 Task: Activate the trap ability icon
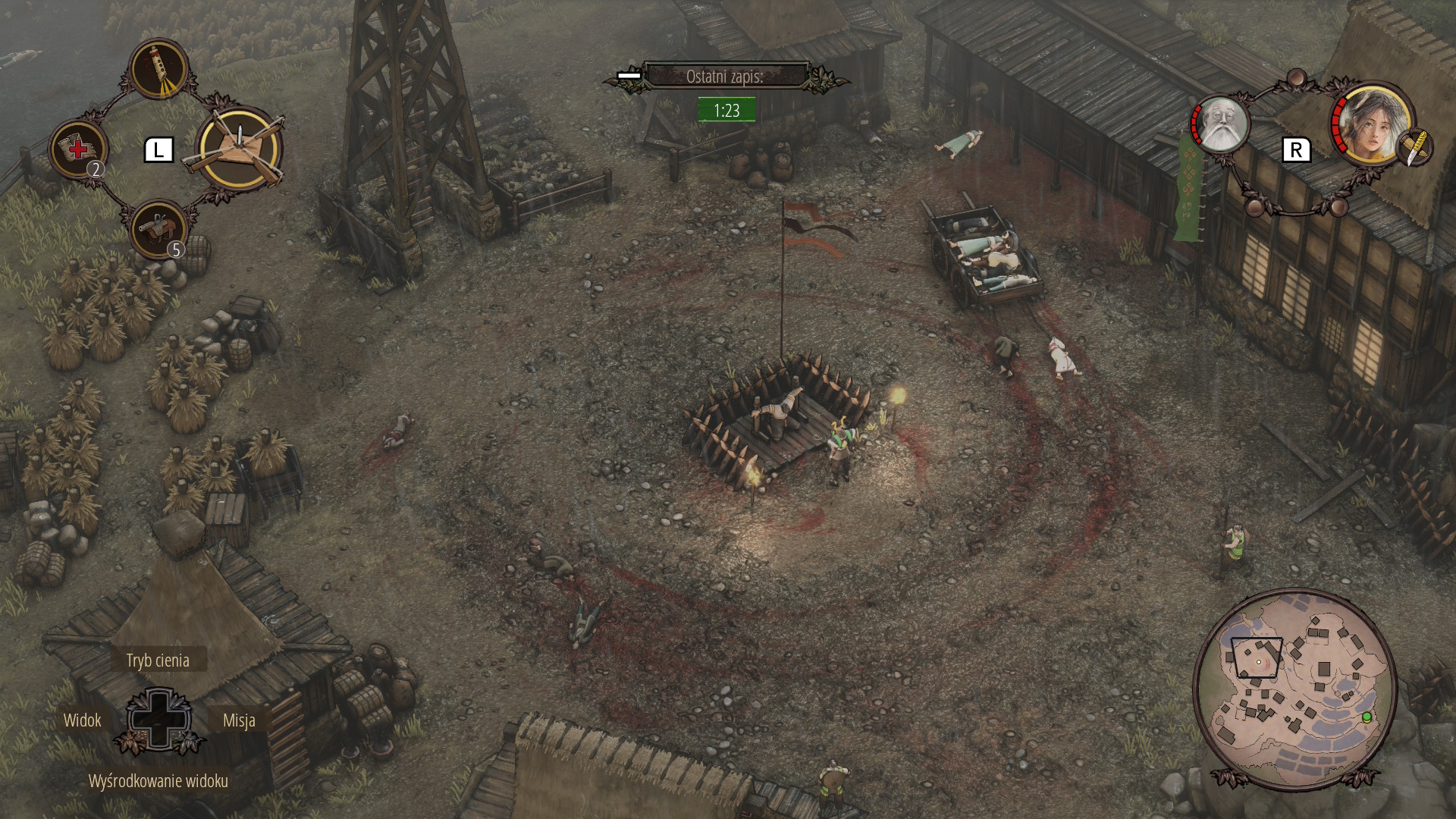[240, 149]
